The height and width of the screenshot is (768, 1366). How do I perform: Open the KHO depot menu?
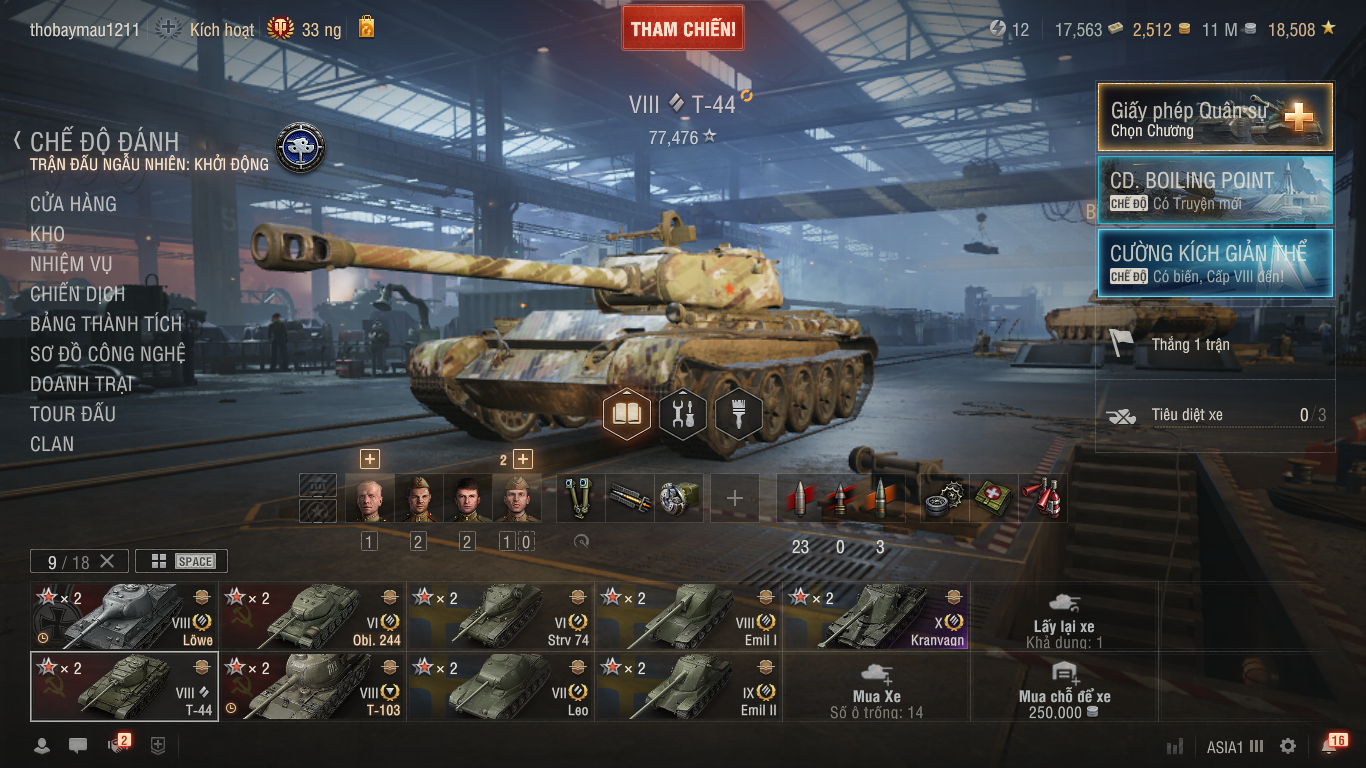coord(47,234)
